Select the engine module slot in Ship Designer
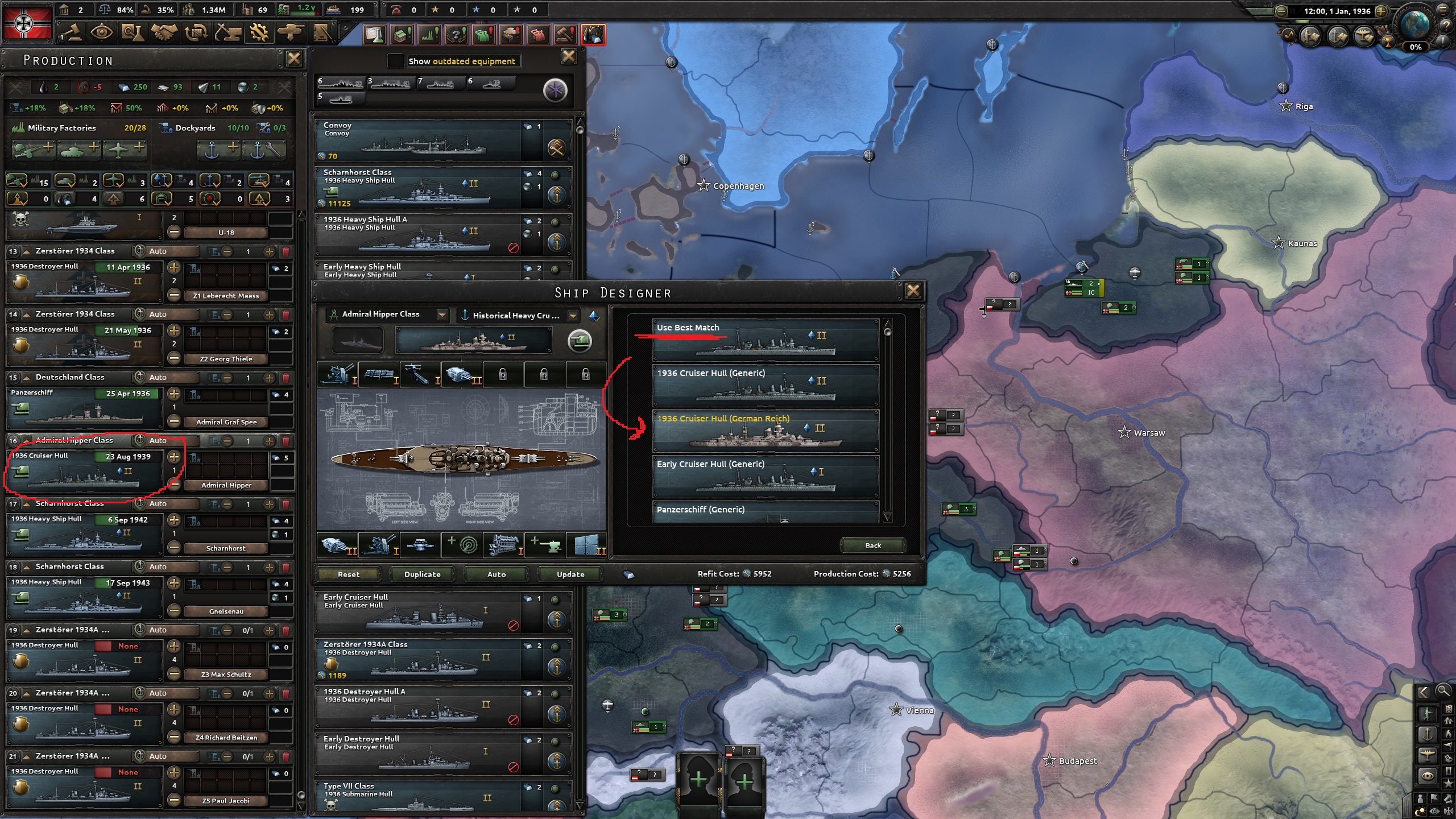Viewport: 1456px width, 819px height. pos(503,546)
